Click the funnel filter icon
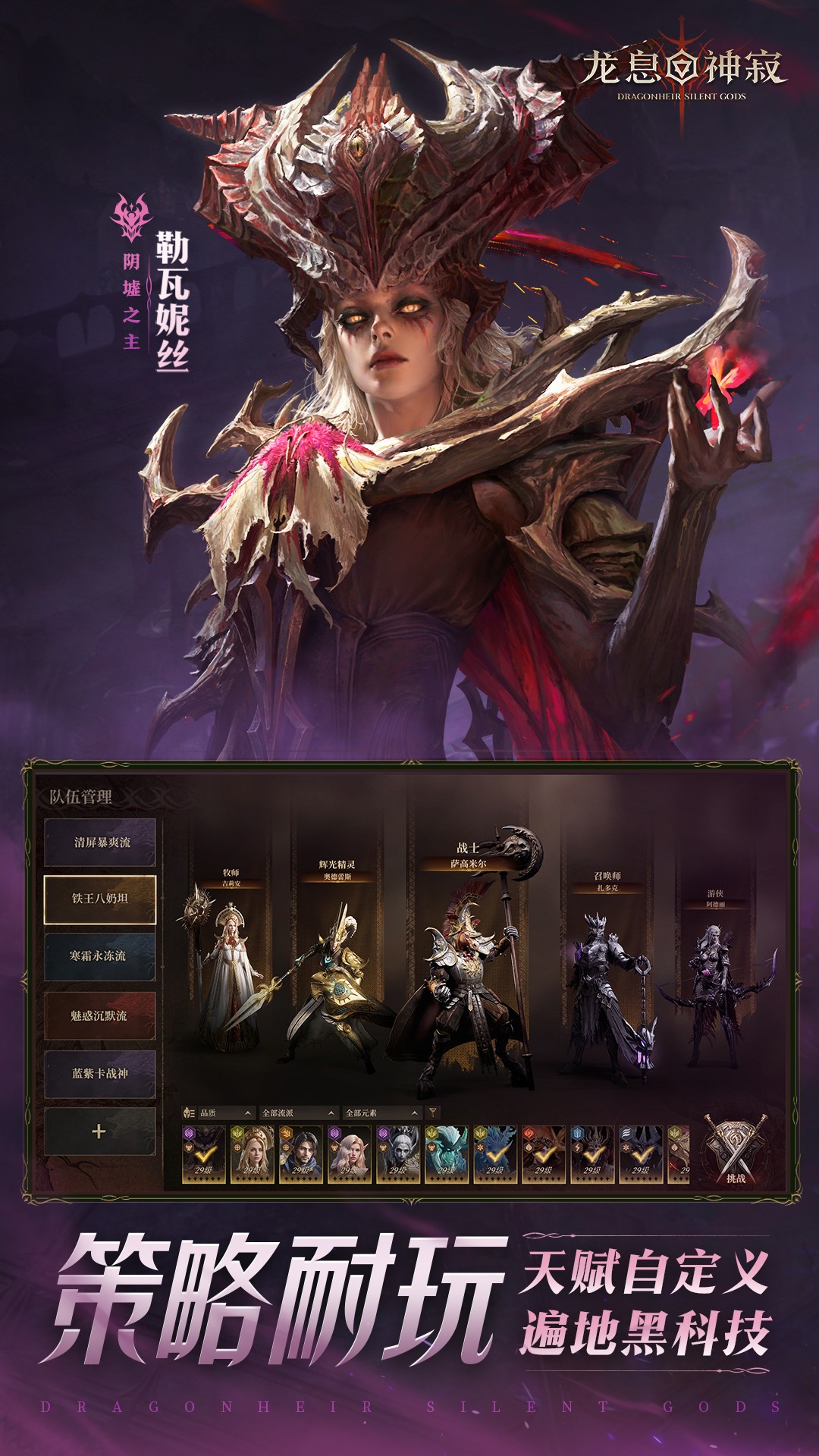The height and width of the screenshot is (1456, 819). click(433, 1113)
